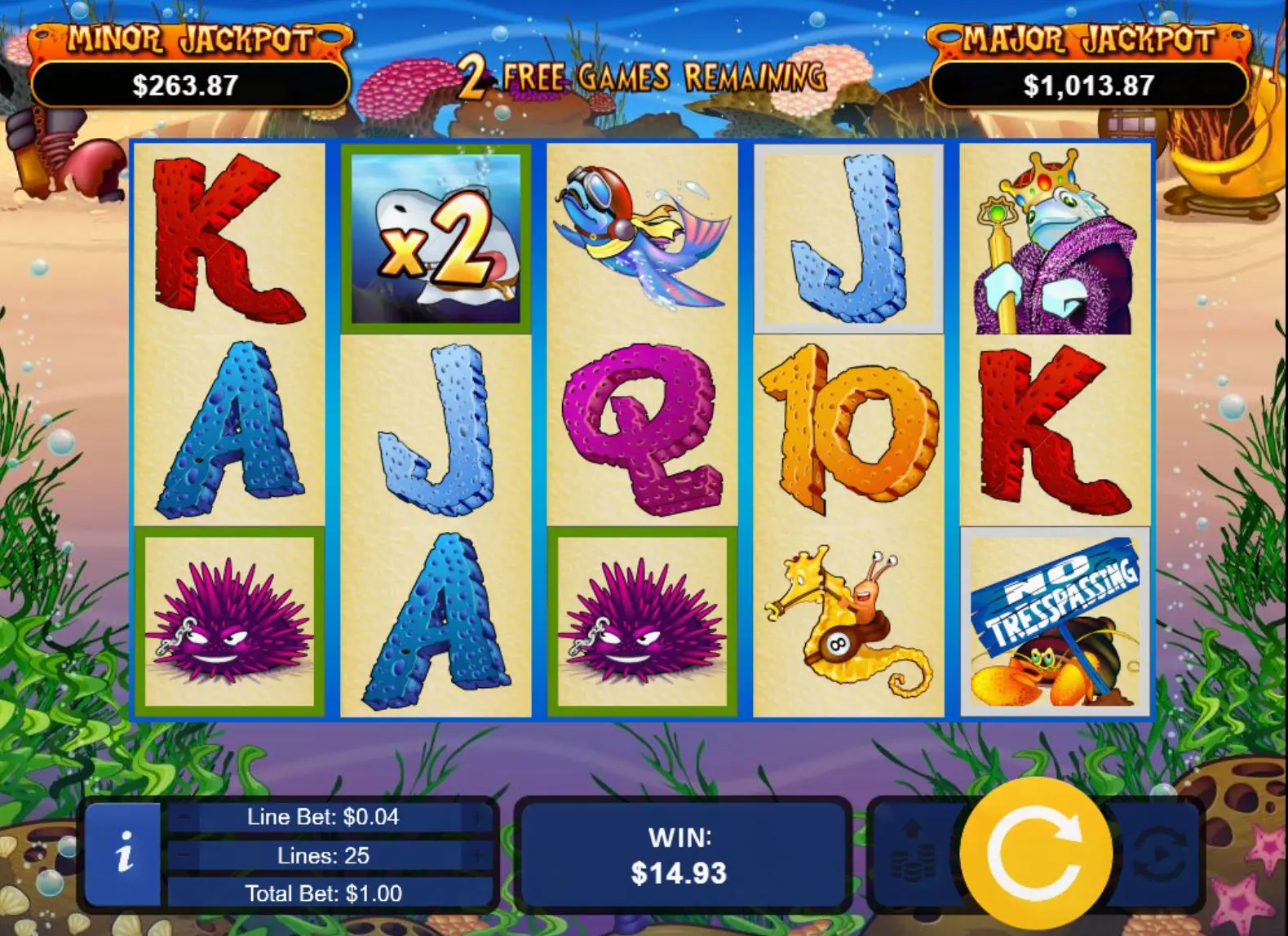The height and width of the screenshot is (936, 1288).
Task: Add more Lines with plus button
Action: [x=475, y=855]
